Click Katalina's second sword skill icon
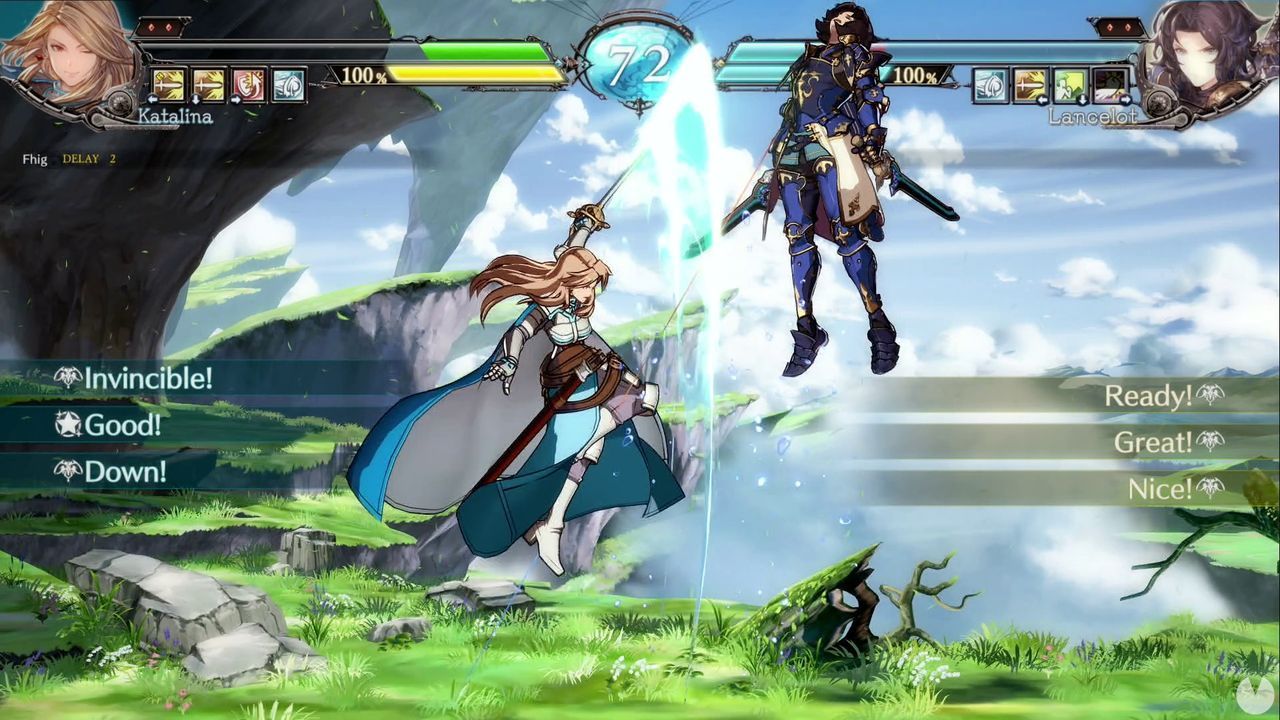The image size is (1280, 720). 208,84
